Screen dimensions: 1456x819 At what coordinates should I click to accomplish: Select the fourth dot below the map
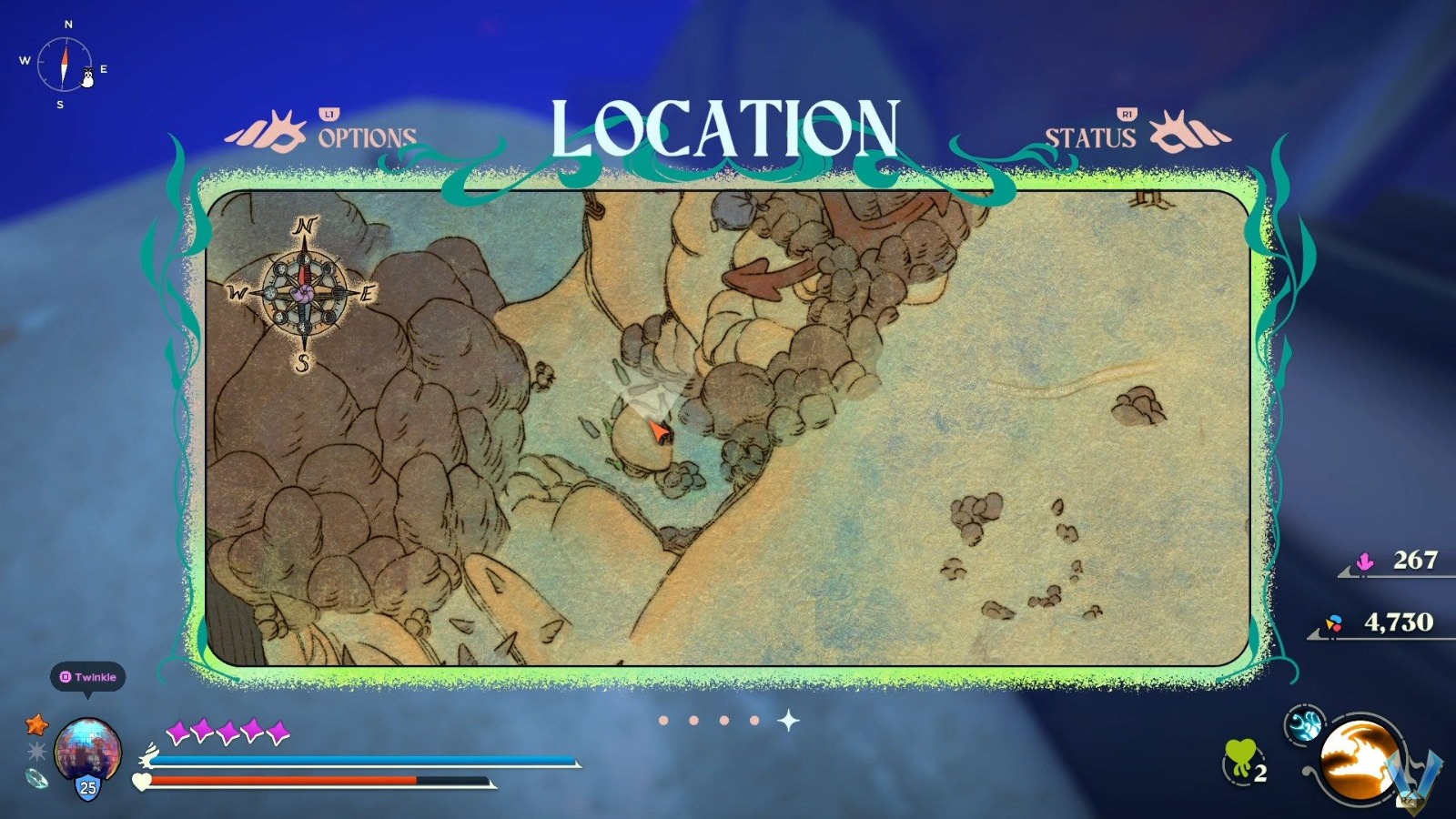(x=753, y=720)
